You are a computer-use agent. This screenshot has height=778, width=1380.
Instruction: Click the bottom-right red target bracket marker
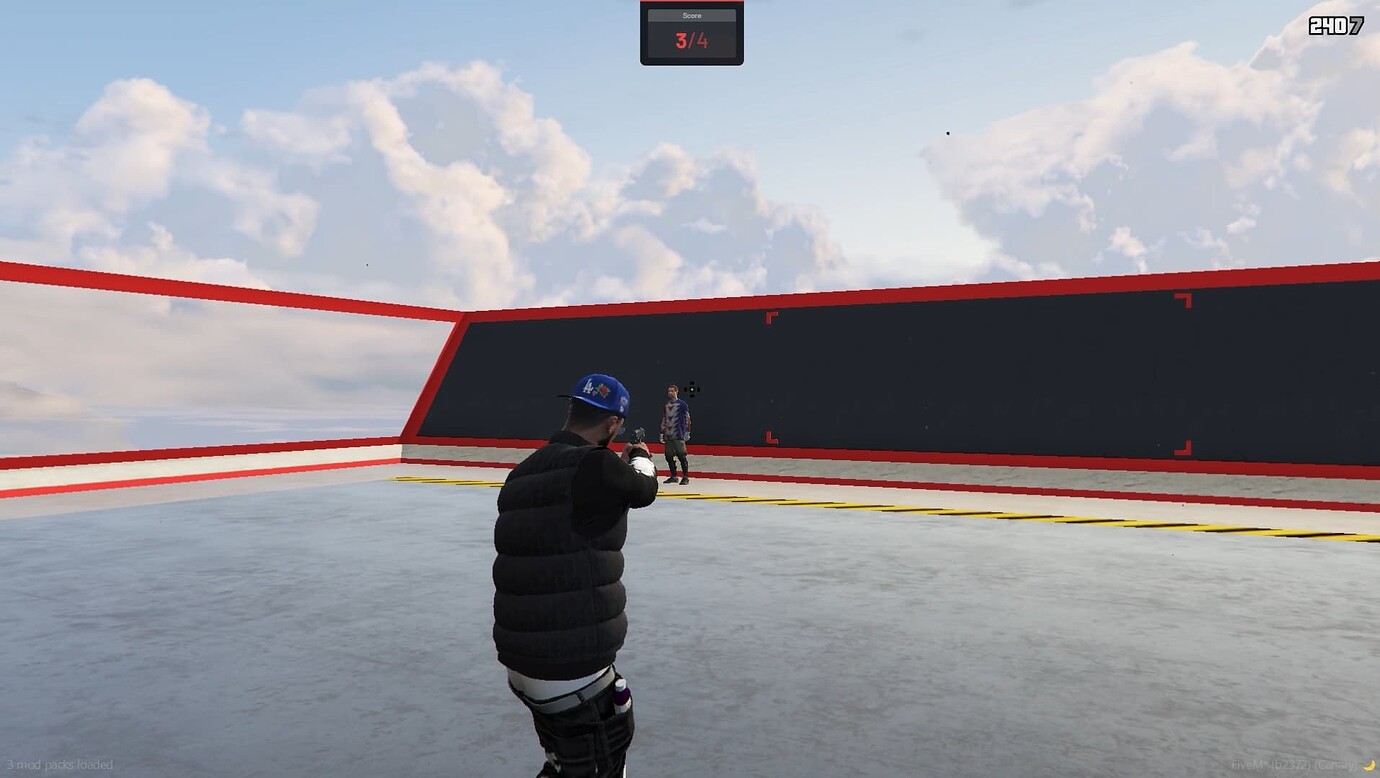1181,448
